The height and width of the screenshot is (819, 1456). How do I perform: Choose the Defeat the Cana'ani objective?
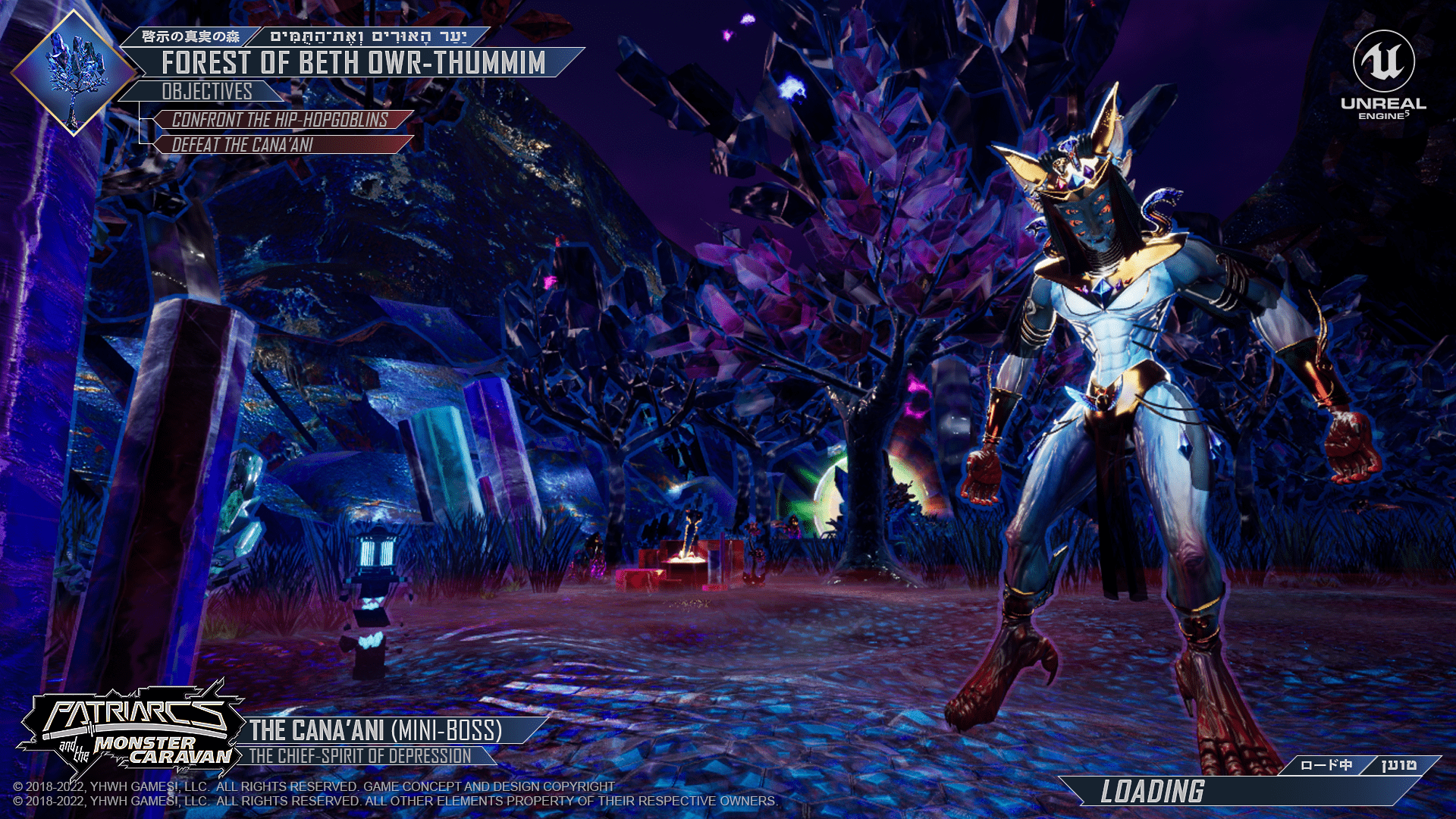pyautogui.click(x=243, y=145)
